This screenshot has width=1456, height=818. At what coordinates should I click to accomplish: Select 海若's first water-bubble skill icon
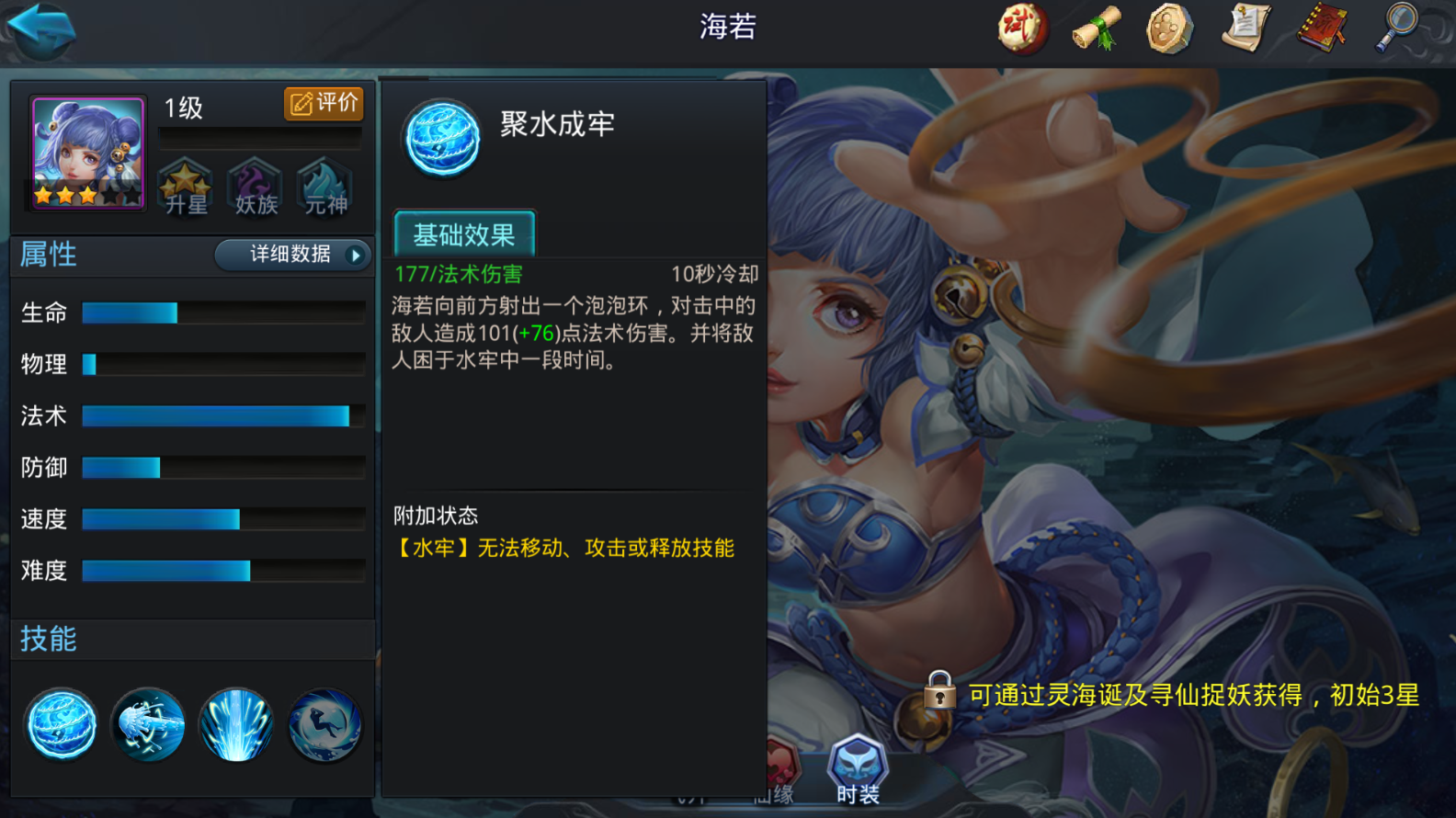[60, 725]
